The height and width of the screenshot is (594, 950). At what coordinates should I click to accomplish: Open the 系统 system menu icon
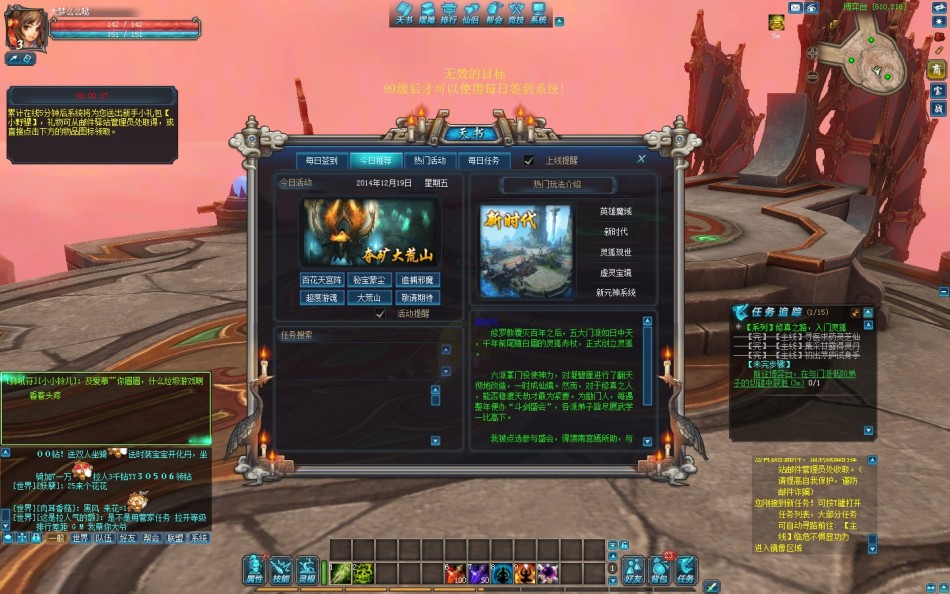[538, 13]
